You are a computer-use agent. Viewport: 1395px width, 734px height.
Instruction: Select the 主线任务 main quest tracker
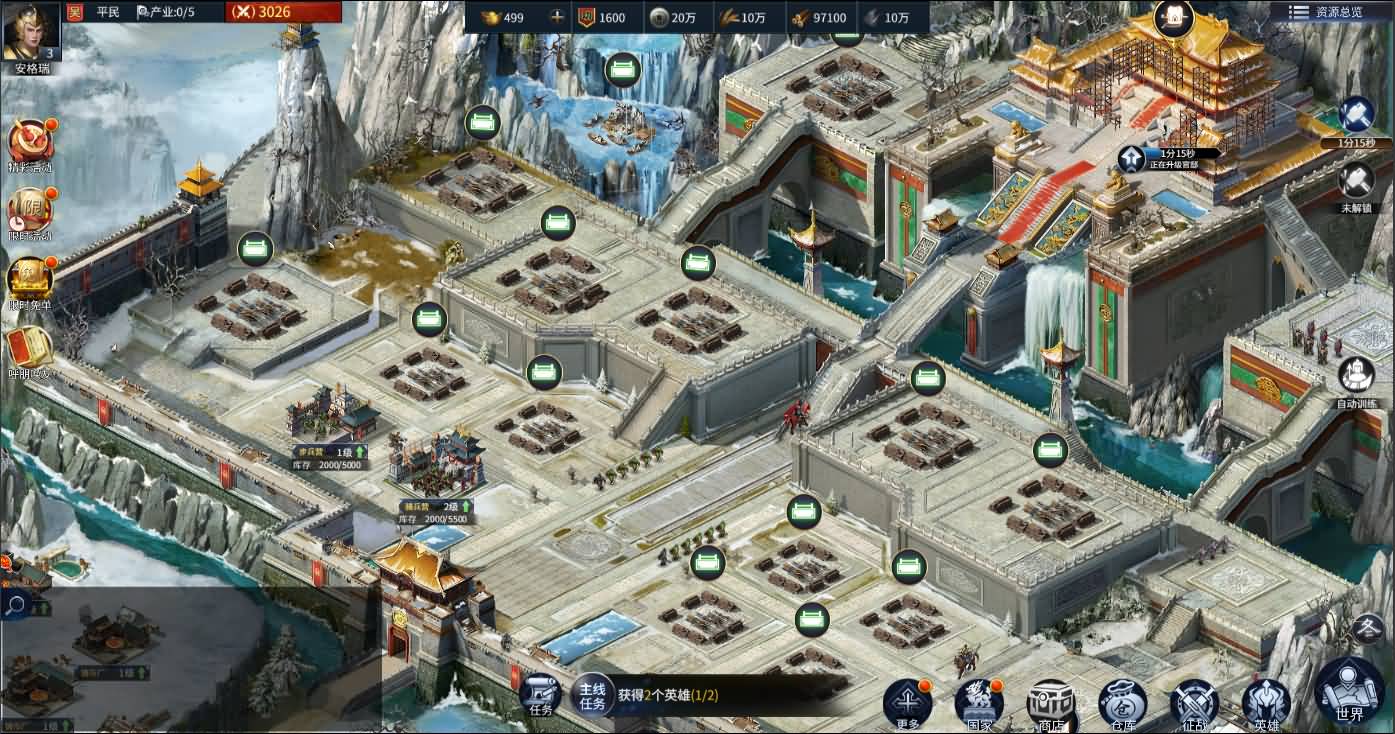(x=593, y=694)
